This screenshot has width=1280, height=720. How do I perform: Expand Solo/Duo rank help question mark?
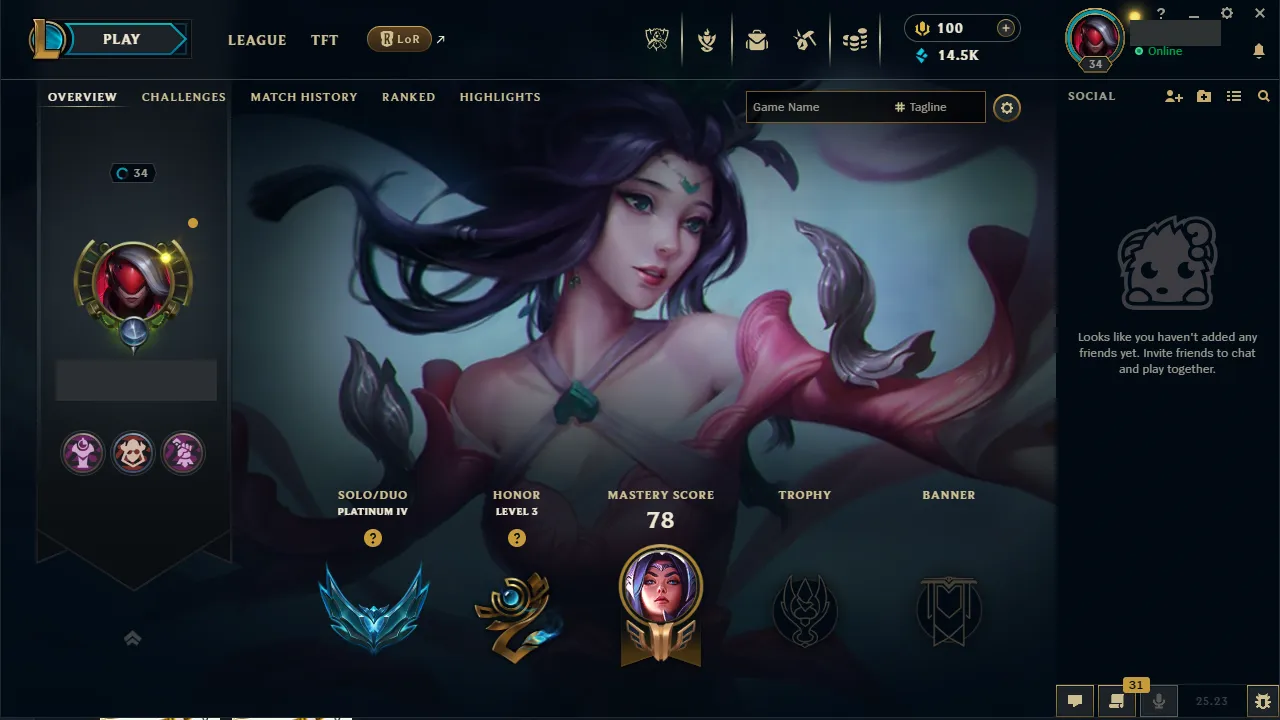pyautogui.click(x=373, y=537)
